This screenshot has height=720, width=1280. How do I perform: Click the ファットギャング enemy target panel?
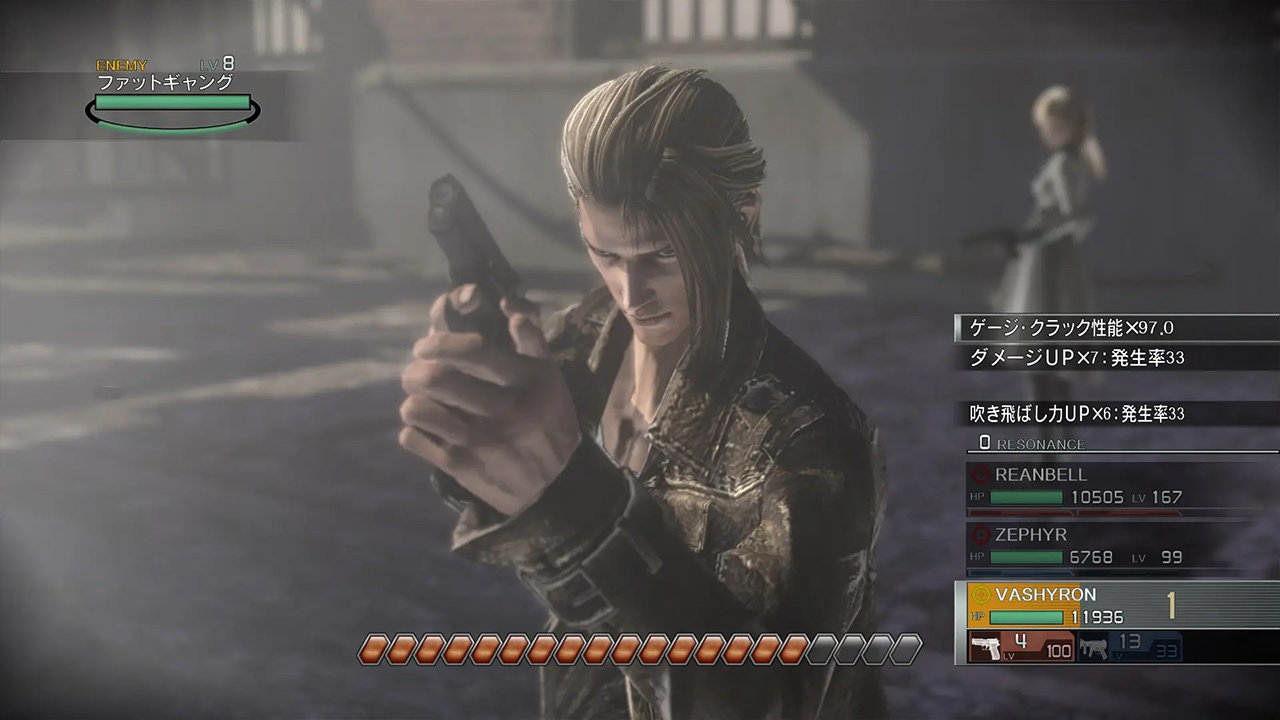(172, 98)
